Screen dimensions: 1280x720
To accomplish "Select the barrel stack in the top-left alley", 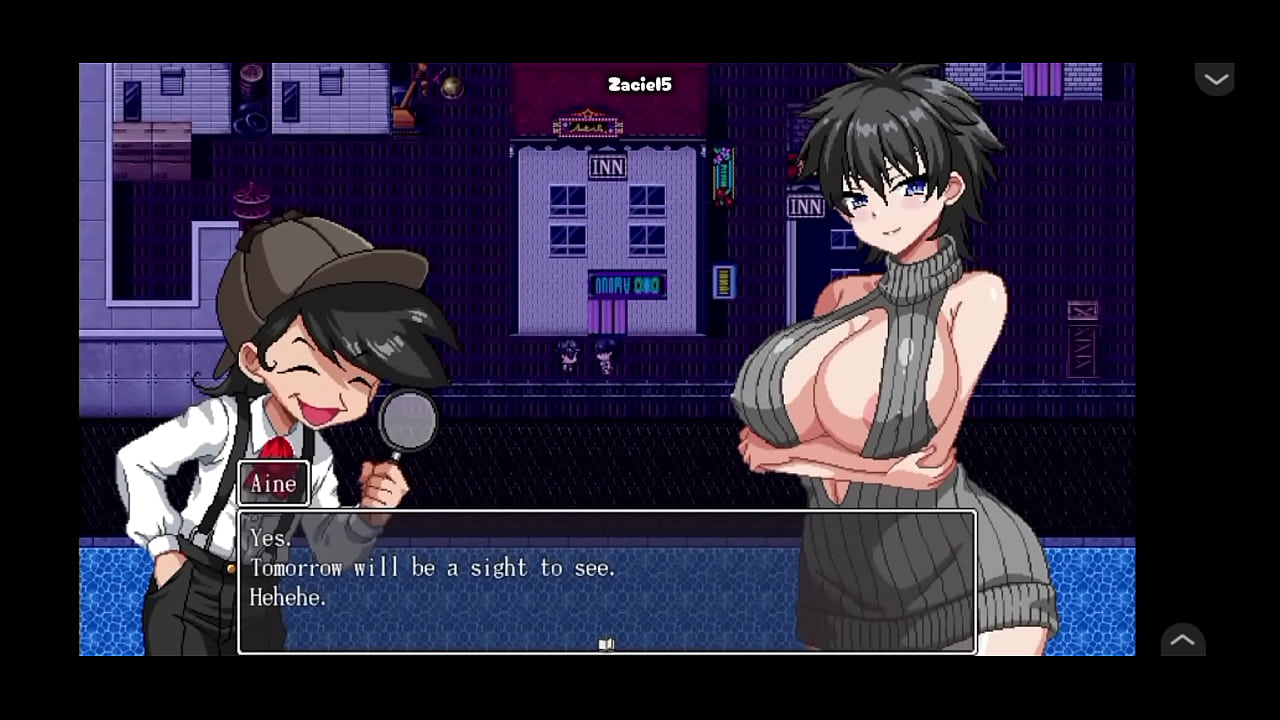I will tap(248, 85).
